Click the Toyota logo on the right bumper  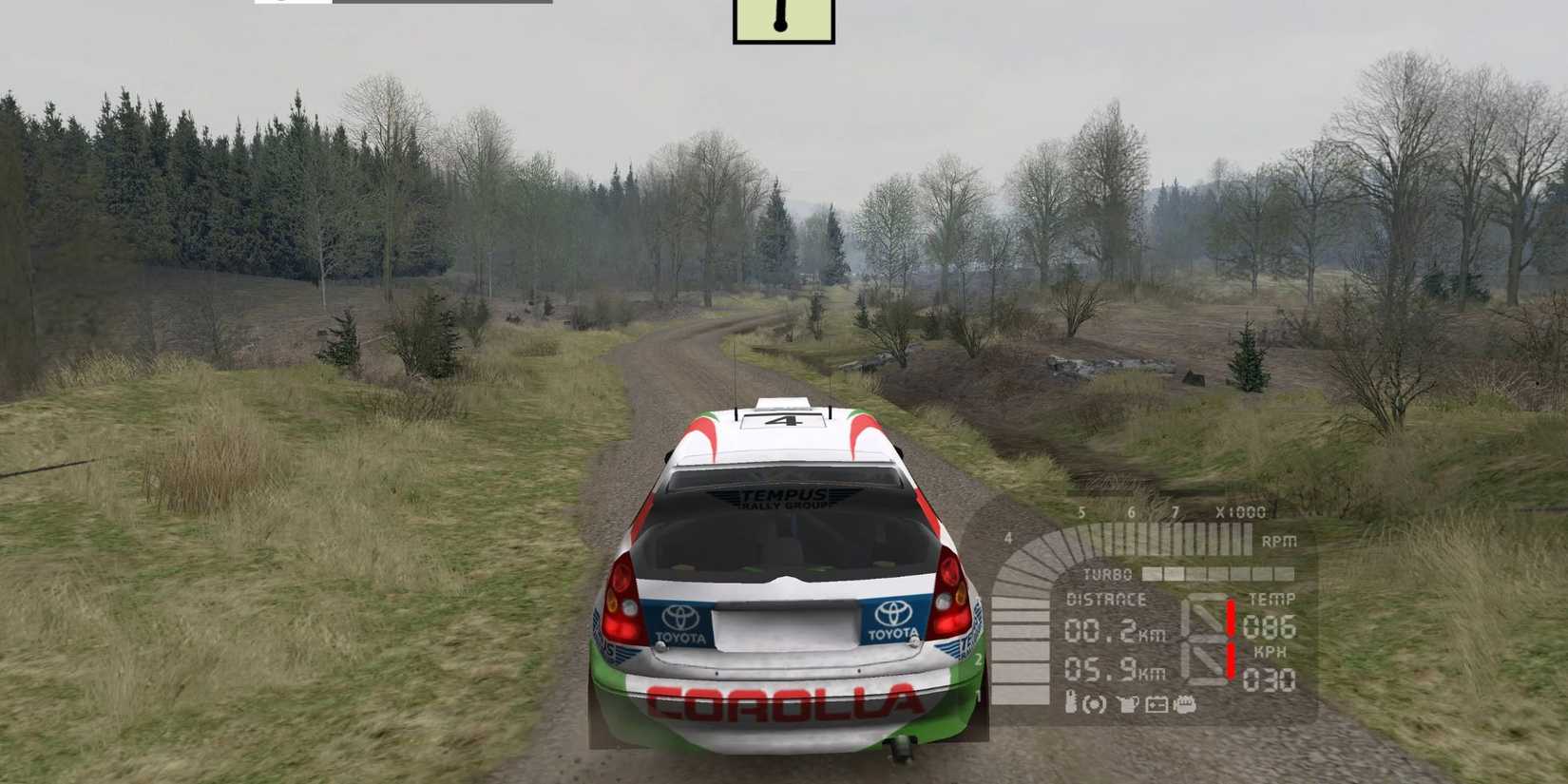pyautogui.click(x=894, y=617)
